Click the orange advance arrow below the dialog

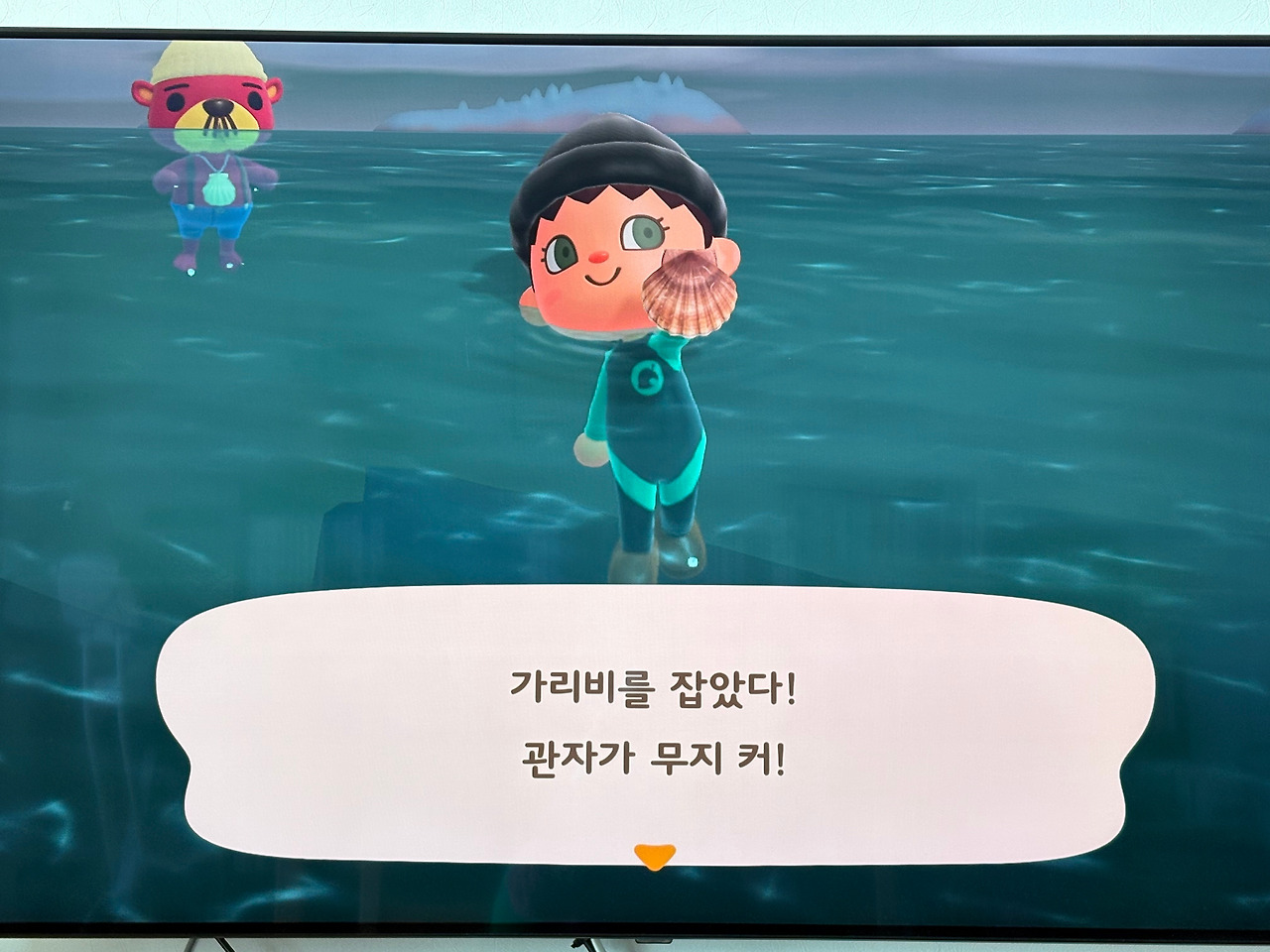coord(654,855)
